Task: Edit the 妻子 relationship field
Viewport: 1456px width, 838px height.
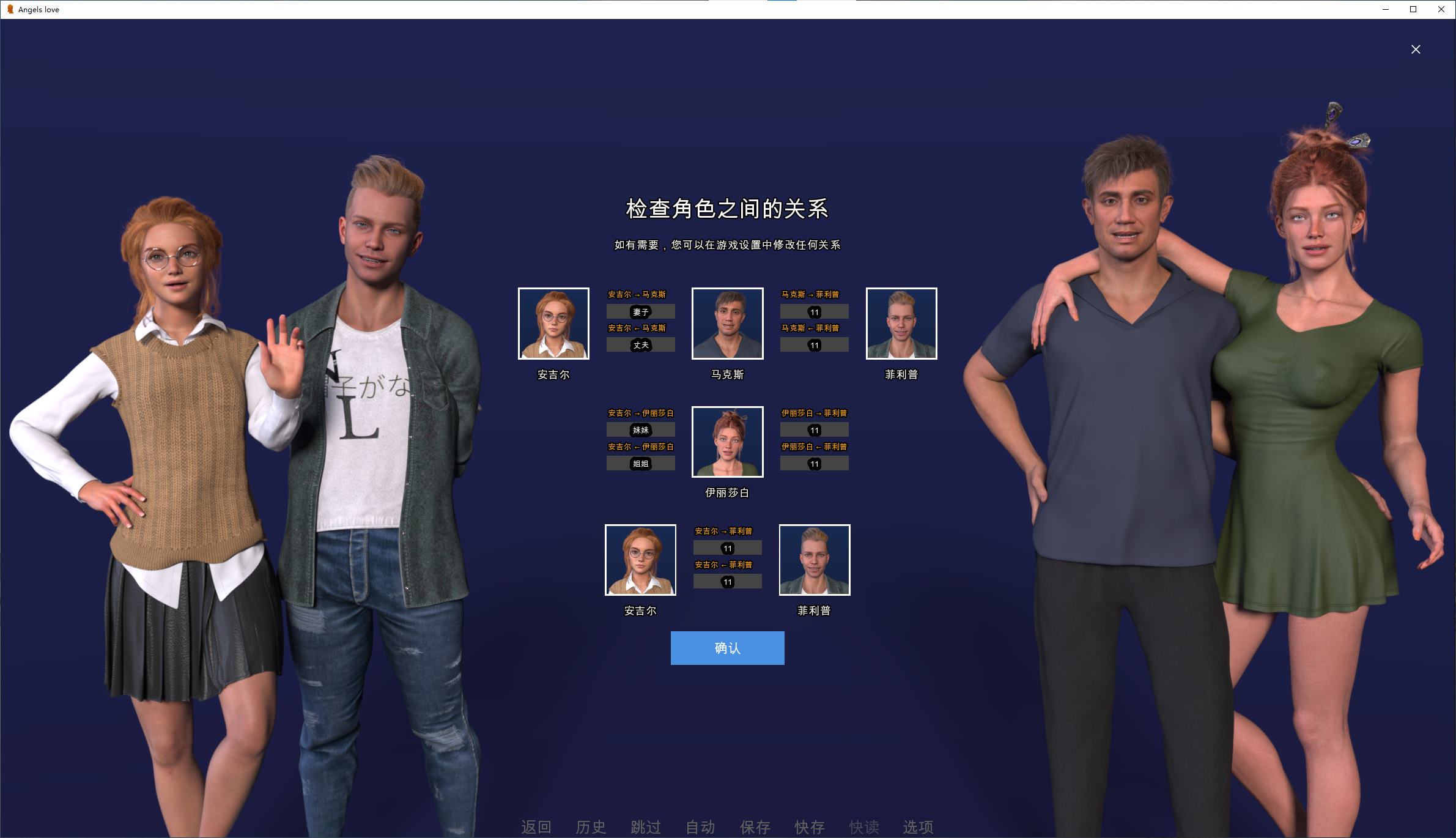Action: [x=640, y=312]
